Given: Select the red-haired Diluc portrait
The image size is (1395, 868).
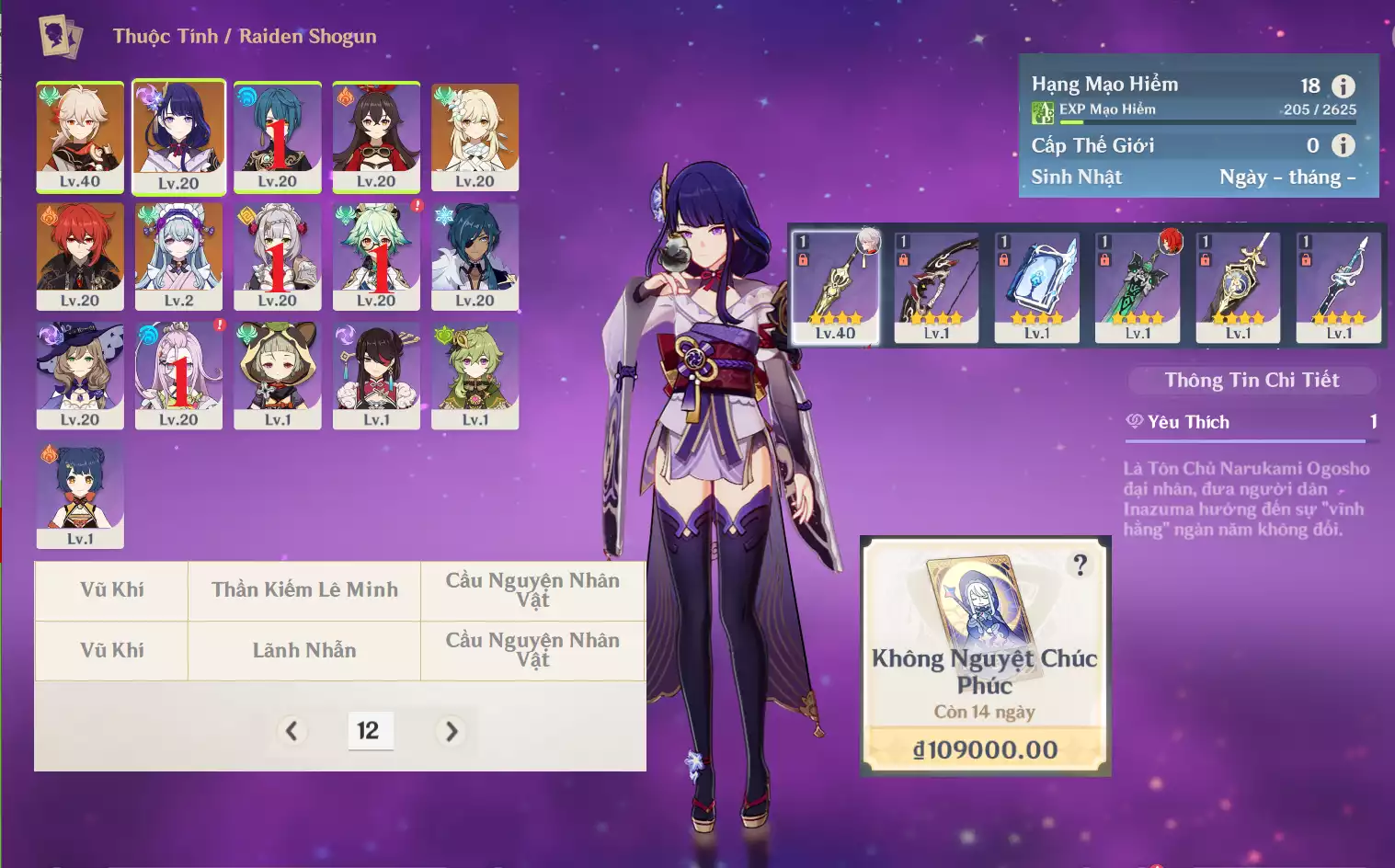Looking at the screenshot, I should click(80, 256).
